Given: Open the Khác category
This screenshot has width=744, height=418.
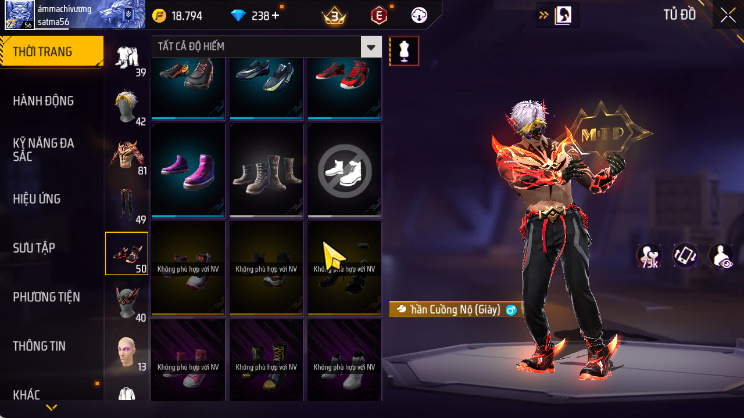Looking at the screenshot, I should pos(26,395).
